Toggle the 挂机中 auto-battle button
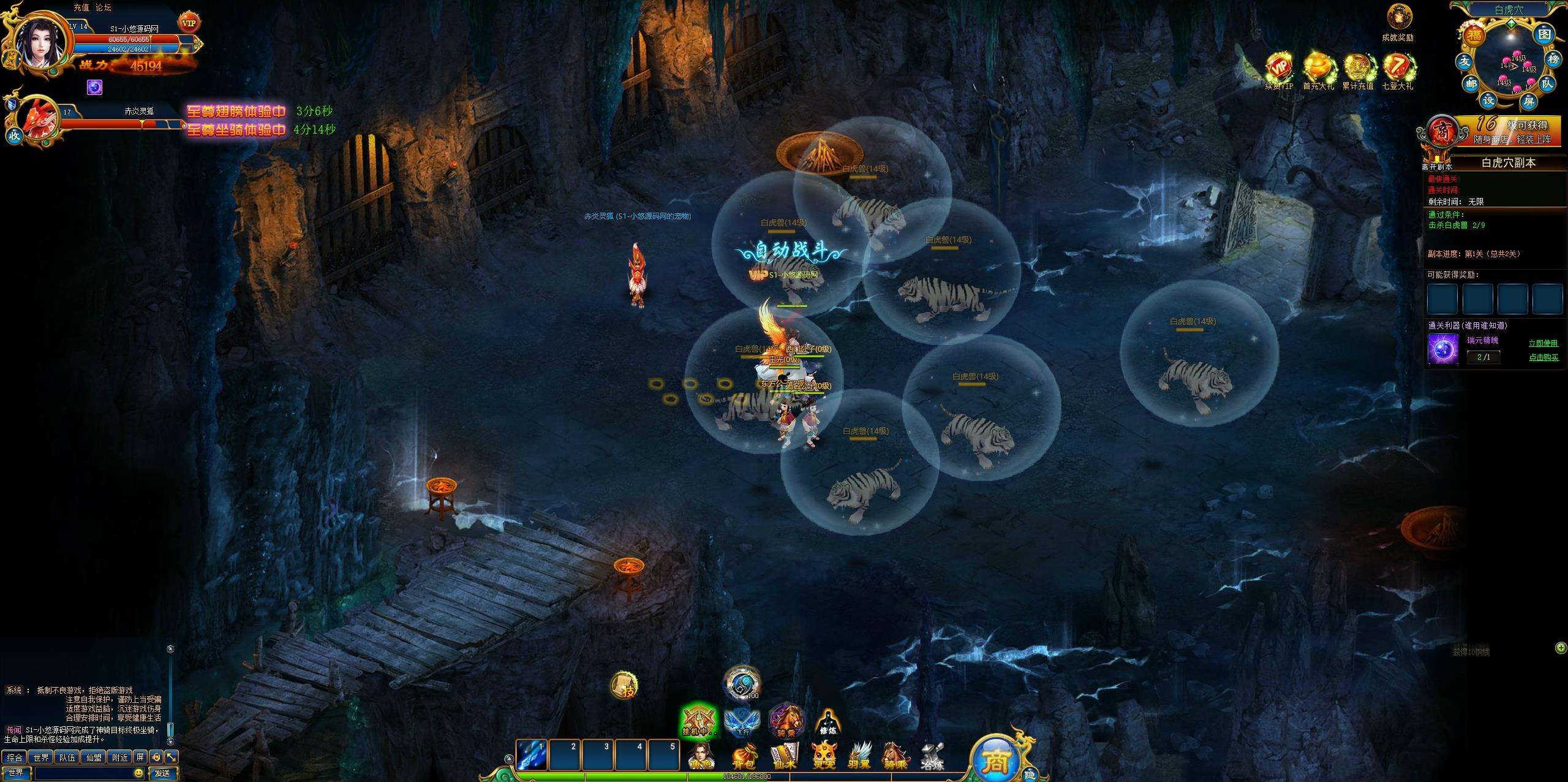This screenshot has height=782, width=1568. (x=698, y=721)
